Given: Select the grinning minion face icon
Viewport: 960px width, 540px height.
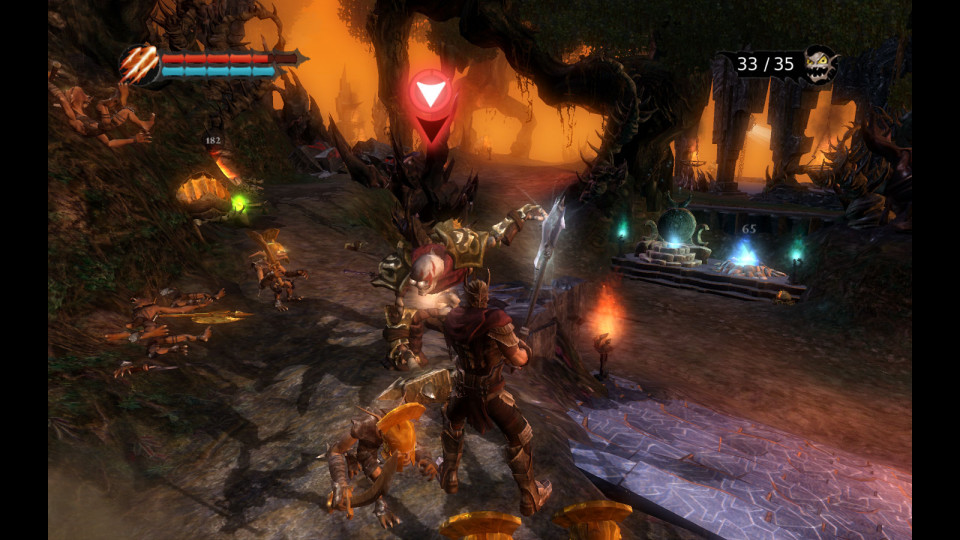Looking at the screenshot, I should [x=820, y=66].
